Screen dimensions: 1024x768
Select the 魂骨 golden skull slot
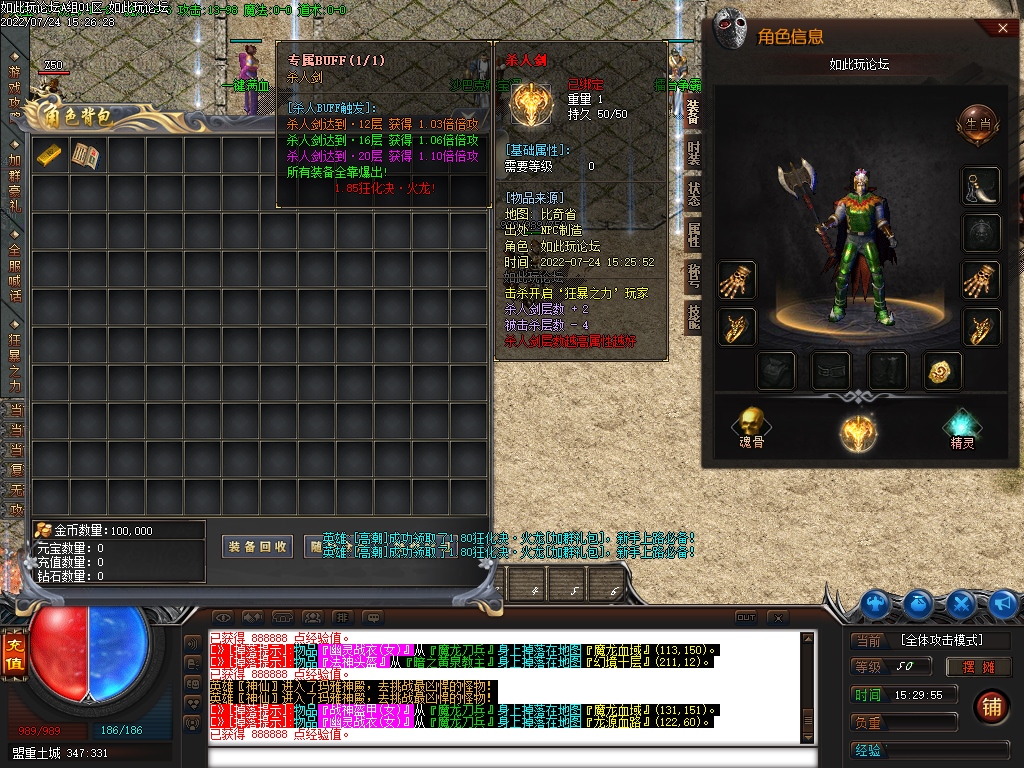pos(751,425)
